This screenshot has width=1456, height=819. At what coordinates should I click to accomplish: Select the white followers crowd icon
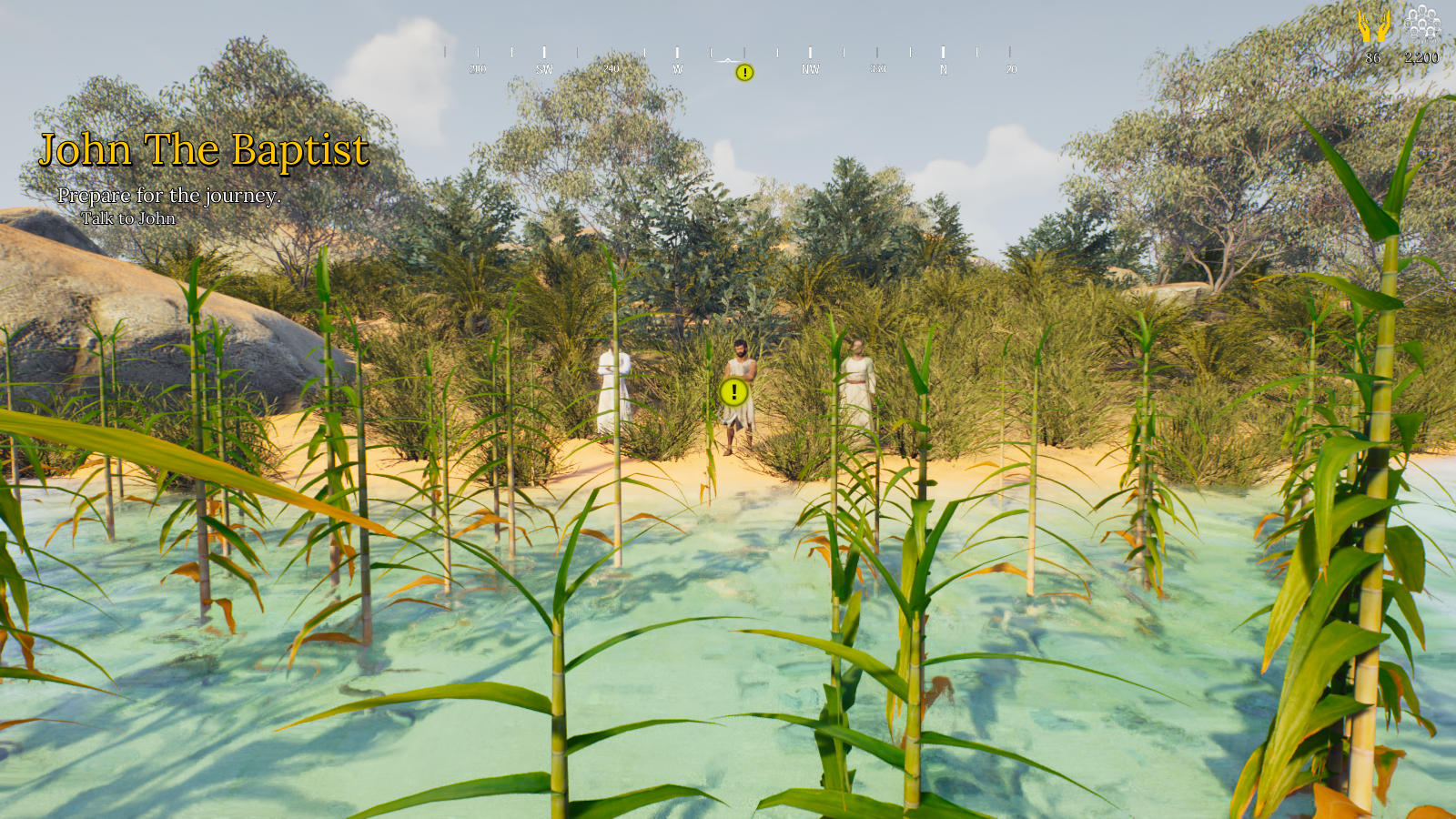click(1421, 25)
